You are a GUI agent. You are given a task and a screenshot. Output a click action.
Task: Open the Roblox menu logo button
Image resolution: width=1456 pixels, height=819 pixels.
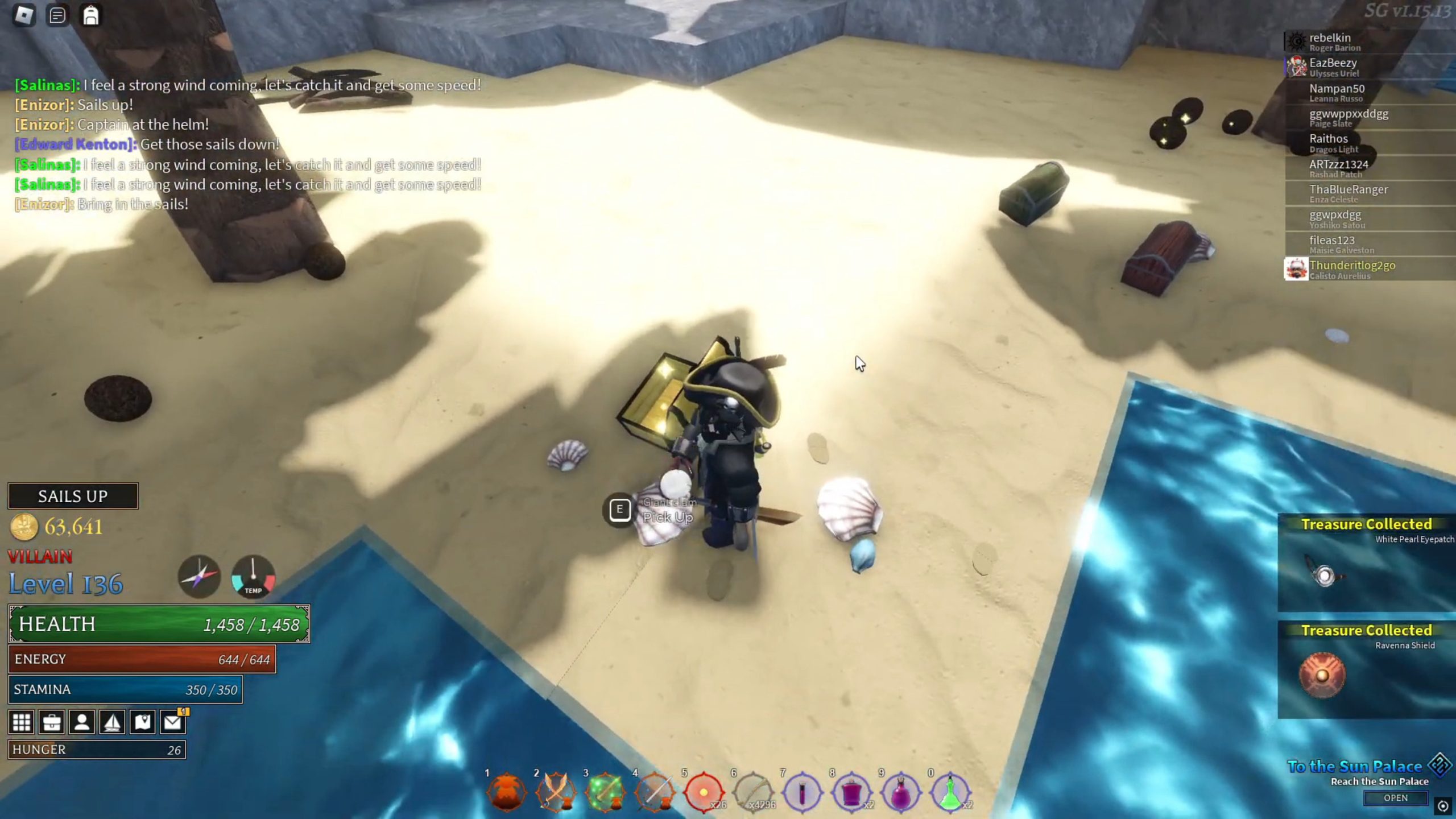(x=24, y=15)
